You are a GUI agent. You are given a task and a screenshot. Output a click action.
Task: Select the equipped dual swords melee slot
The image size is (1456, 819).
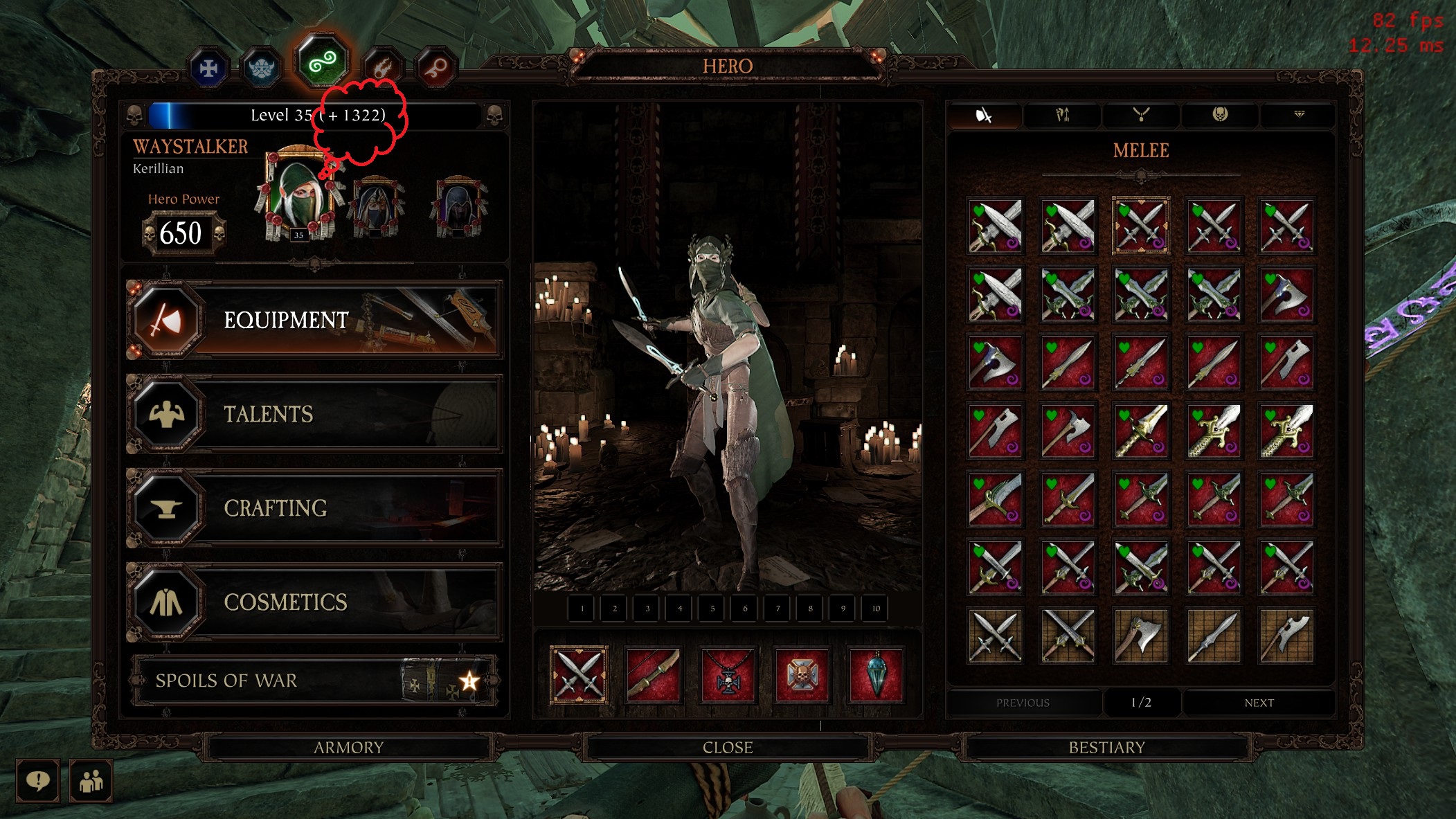579,675
